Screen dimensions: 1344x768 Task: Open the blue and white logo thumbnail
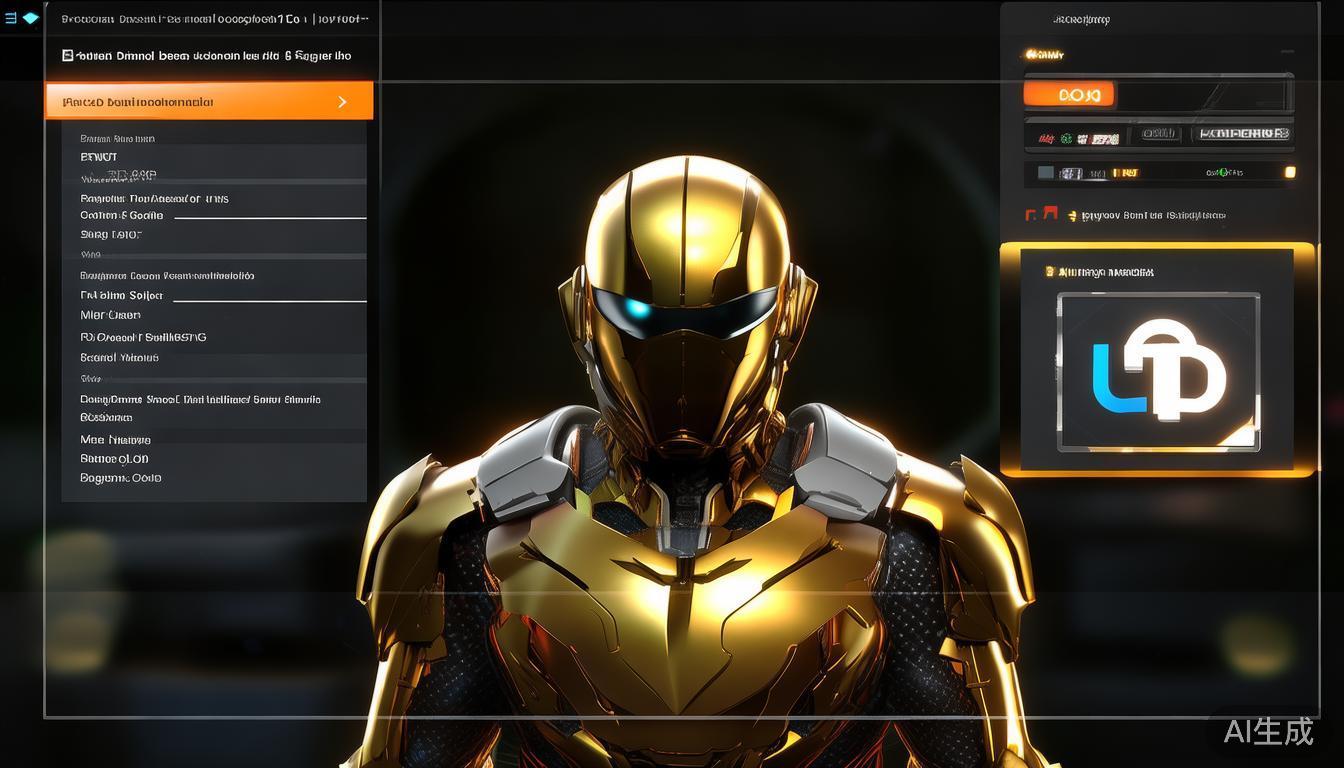1158,372
